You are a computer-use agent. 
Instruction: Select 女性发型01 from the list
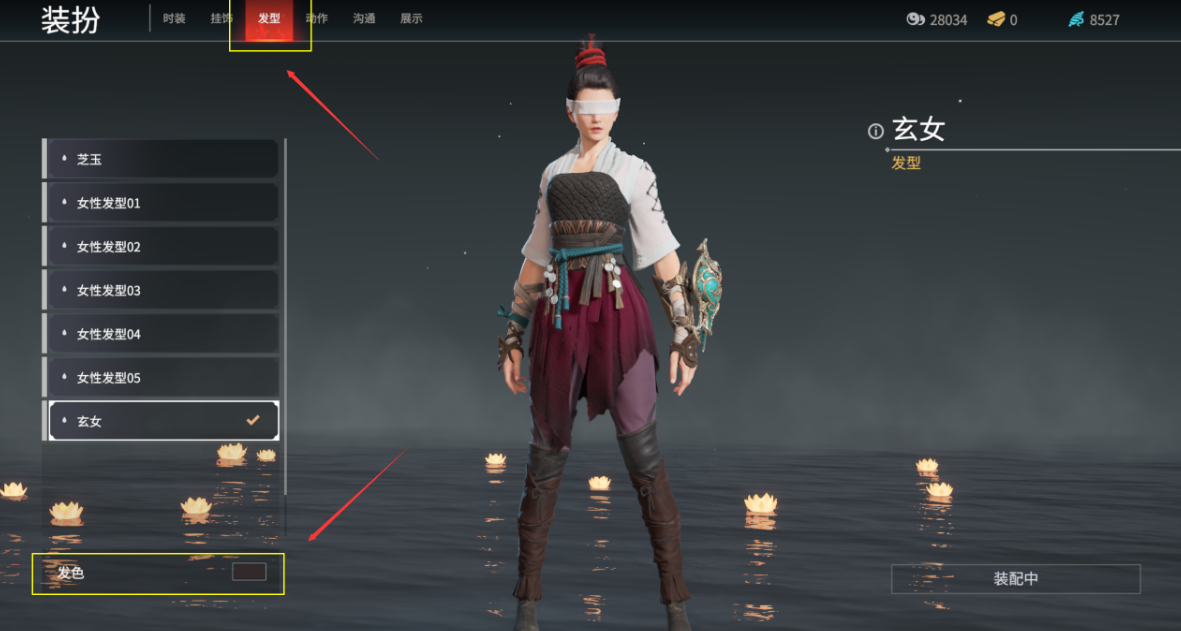[162, 203]
